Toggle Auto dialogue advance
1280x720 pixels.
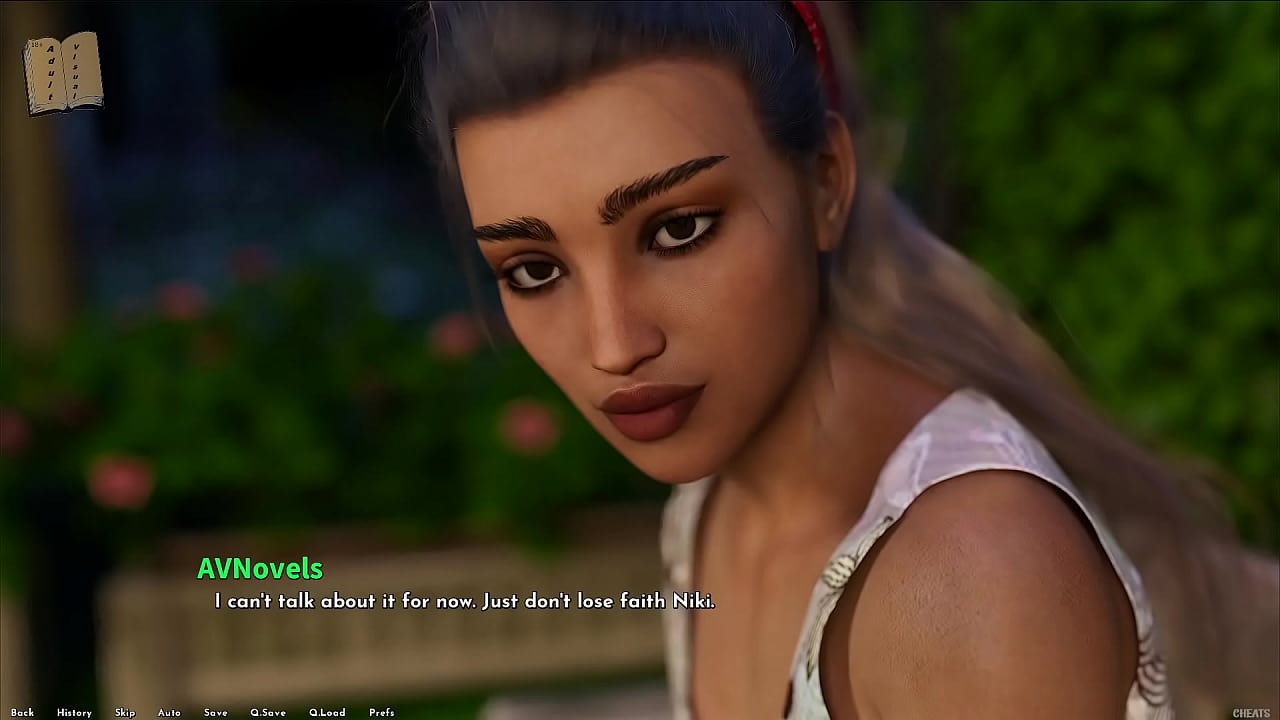tap(169, 713)
